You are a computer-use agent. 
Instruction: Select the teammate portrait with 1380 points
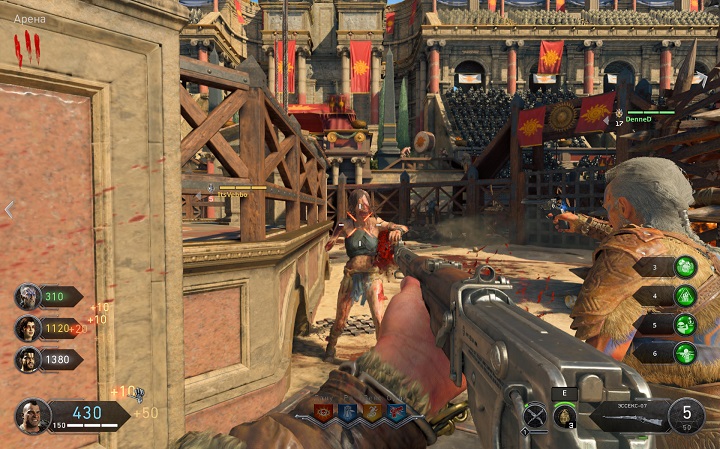pyautogui.click(x=28, y=360)
